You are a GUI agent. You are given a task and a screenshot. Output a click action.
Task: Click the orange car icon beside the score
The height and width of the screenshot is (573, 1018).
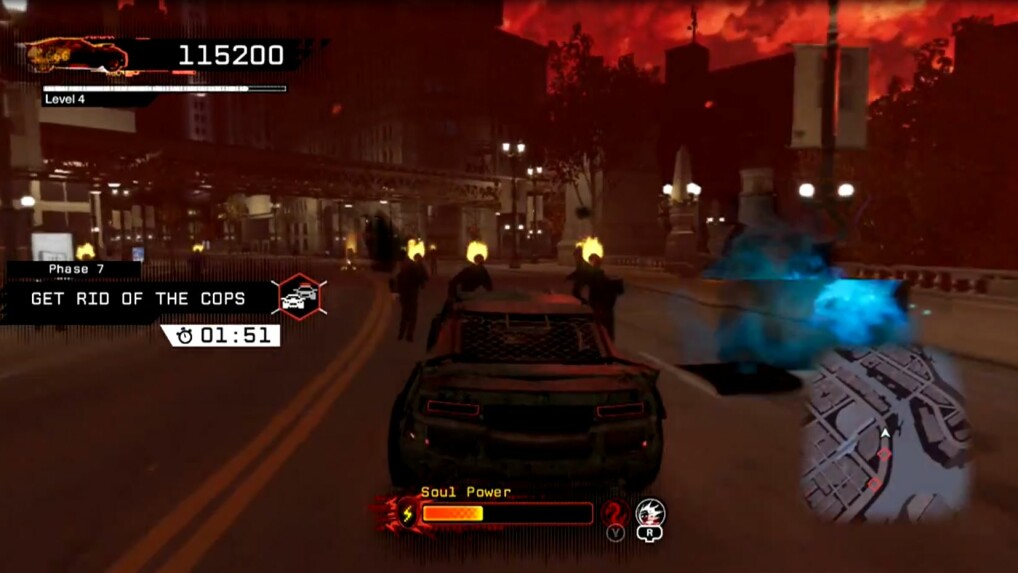pos(76,56)
